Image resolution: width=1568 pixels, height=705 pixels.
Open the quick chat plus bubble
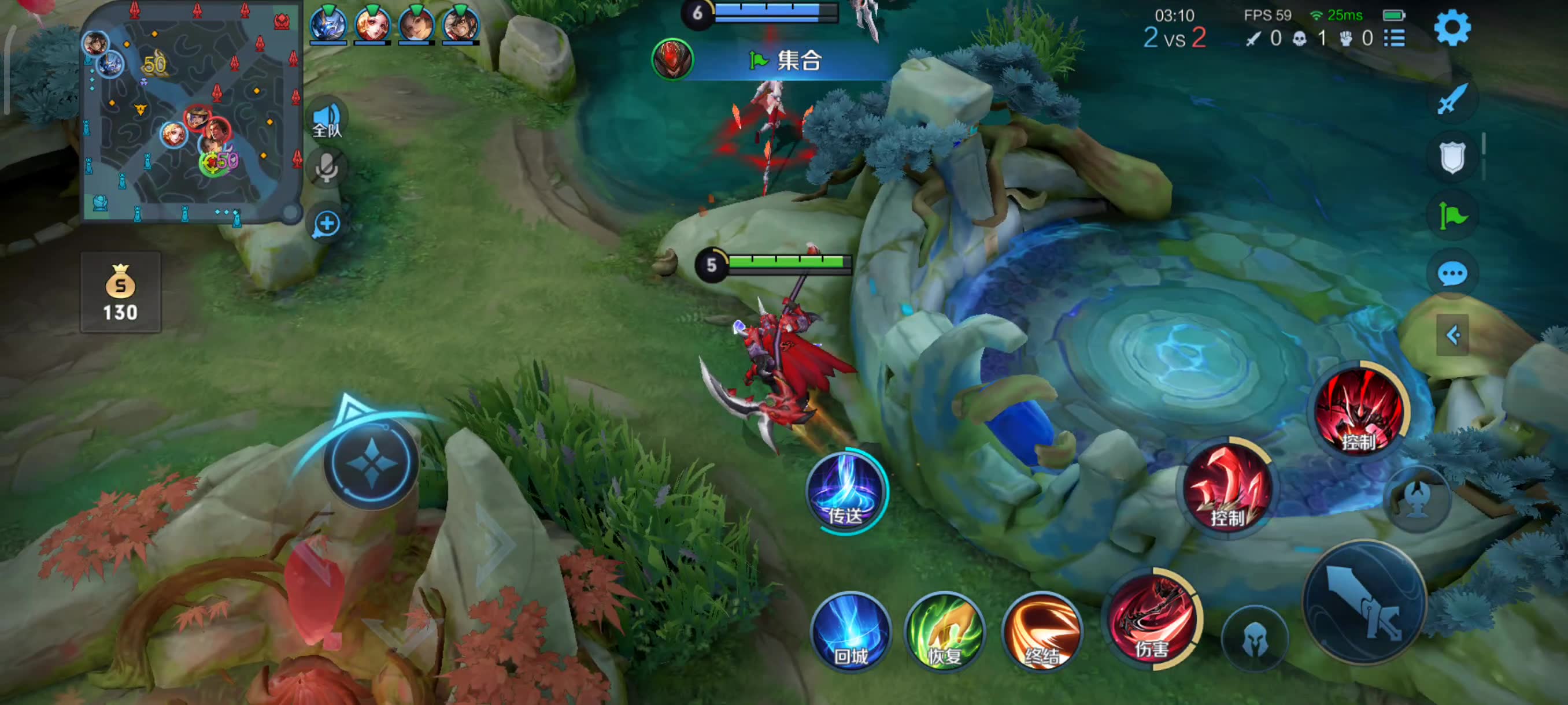pyautogui.click(x=327, y=224)
